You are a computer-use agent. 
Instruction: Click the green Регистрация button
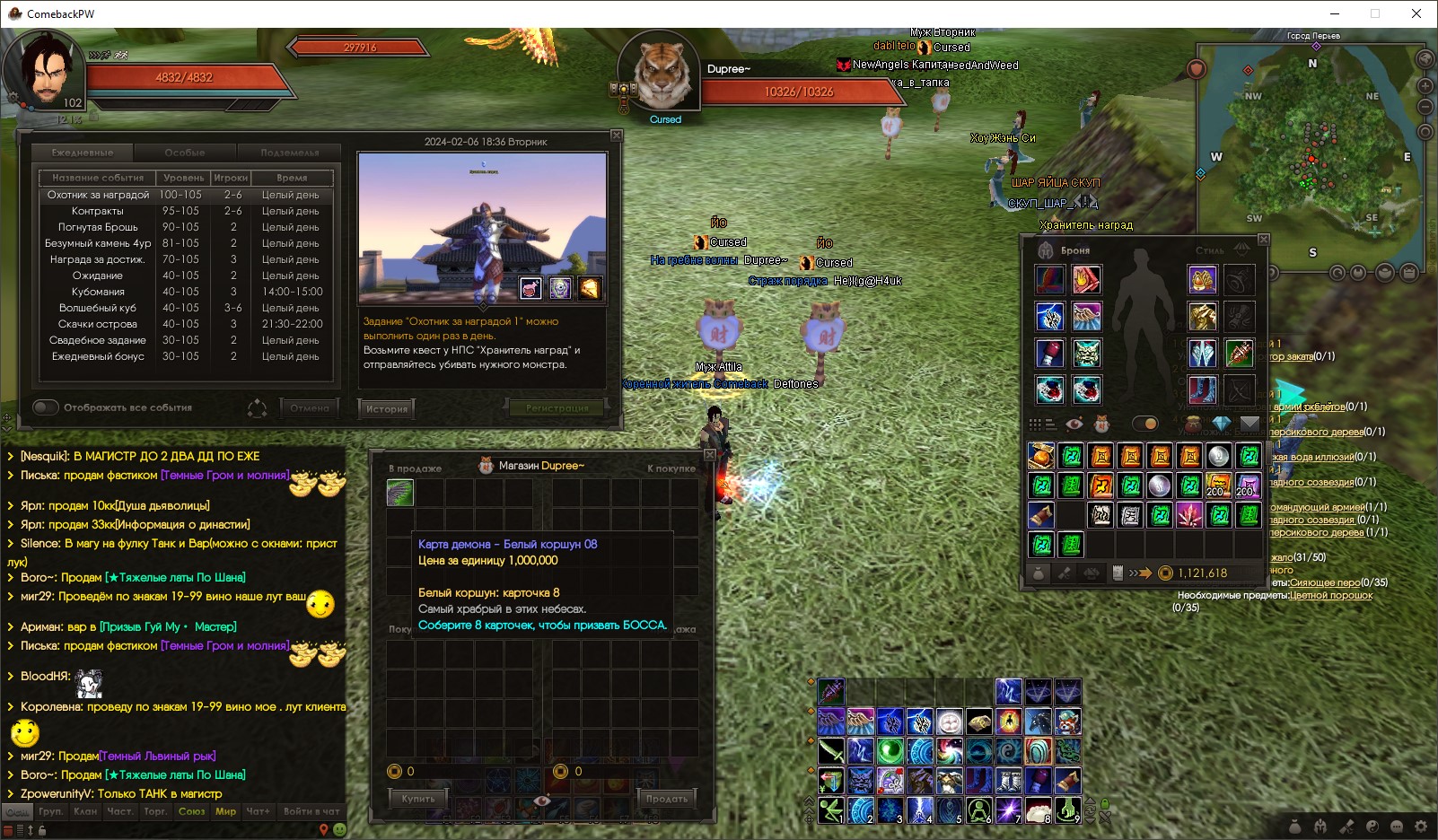tap(557, 408)
